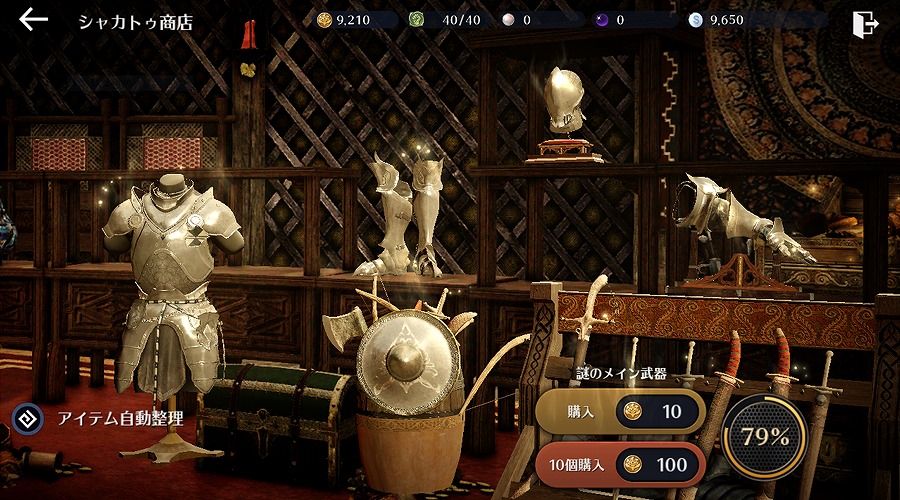
Task: Buy one mystery main weapon for 10
Action: 620,412
